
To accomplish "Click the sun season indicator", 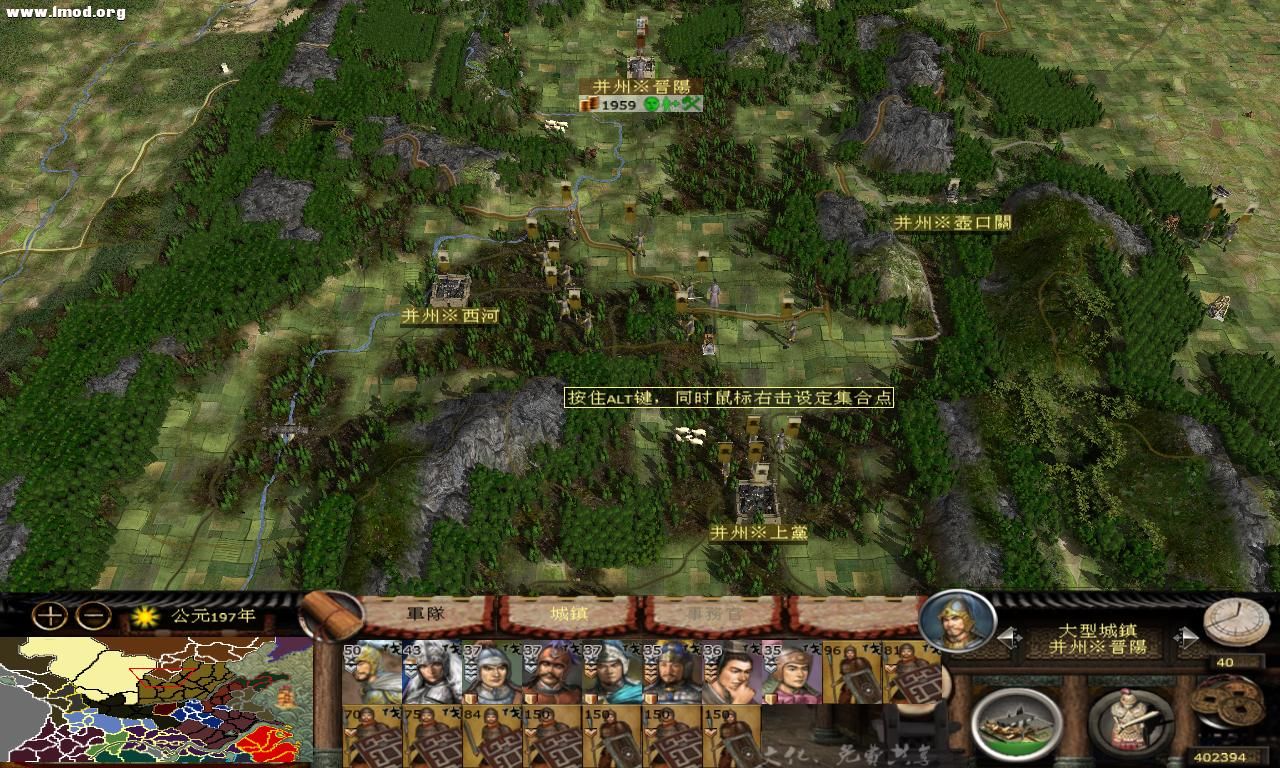I will 146,618.
